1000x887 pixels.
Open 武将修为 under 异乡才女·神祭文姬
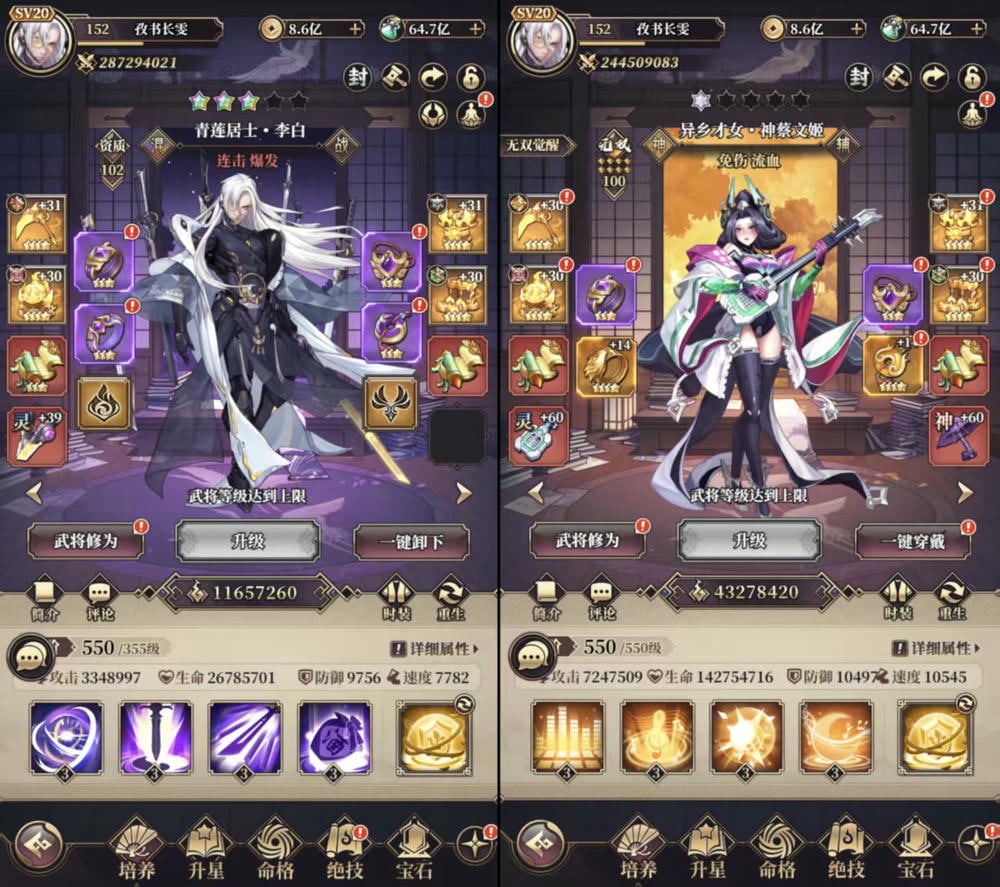coord(588,541)
